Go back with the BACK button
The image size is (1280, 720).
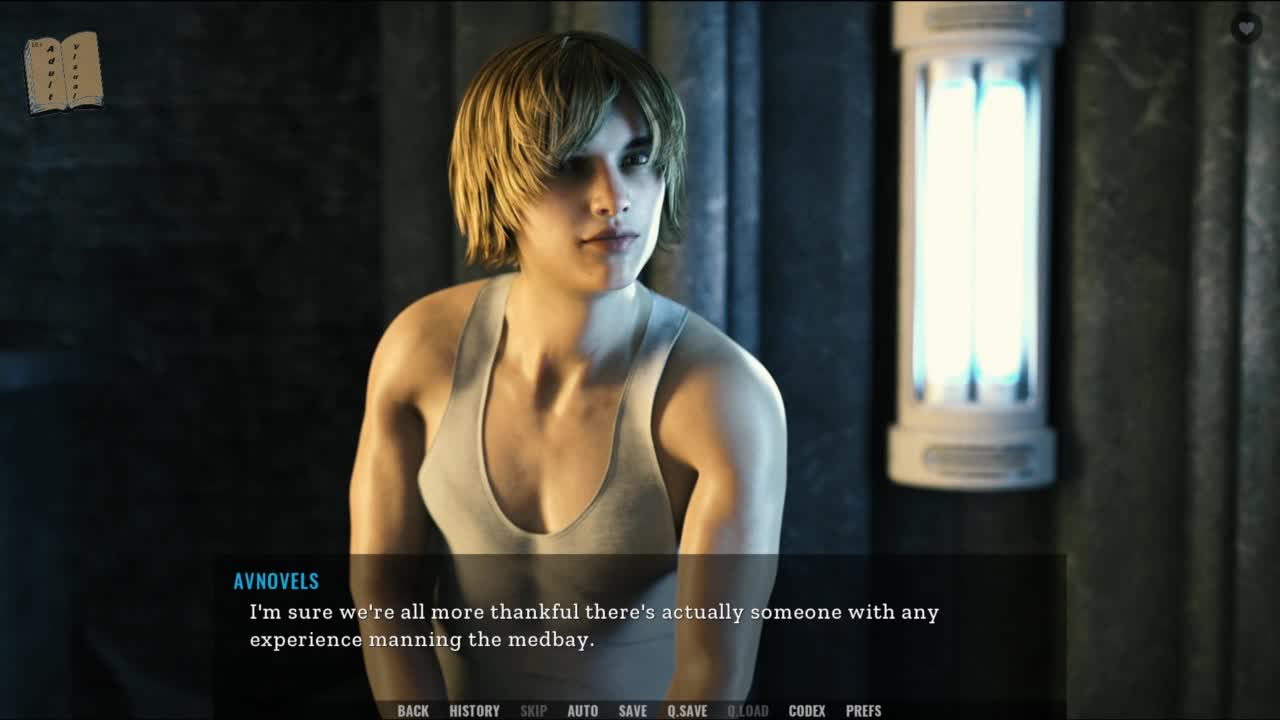pos(413,711)
